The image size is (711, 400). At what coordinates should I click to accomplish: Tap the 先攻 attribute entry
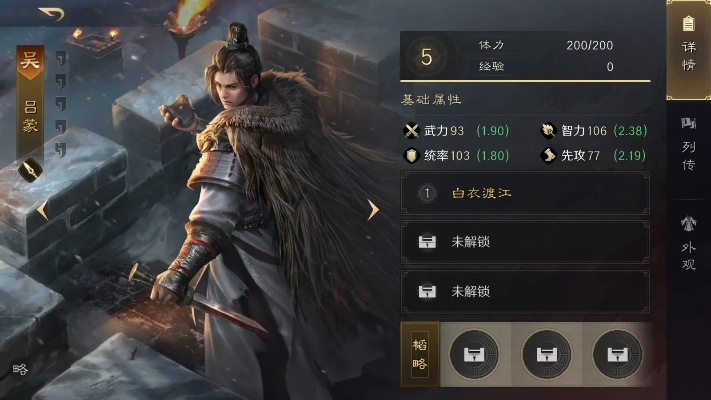(583, 155)
